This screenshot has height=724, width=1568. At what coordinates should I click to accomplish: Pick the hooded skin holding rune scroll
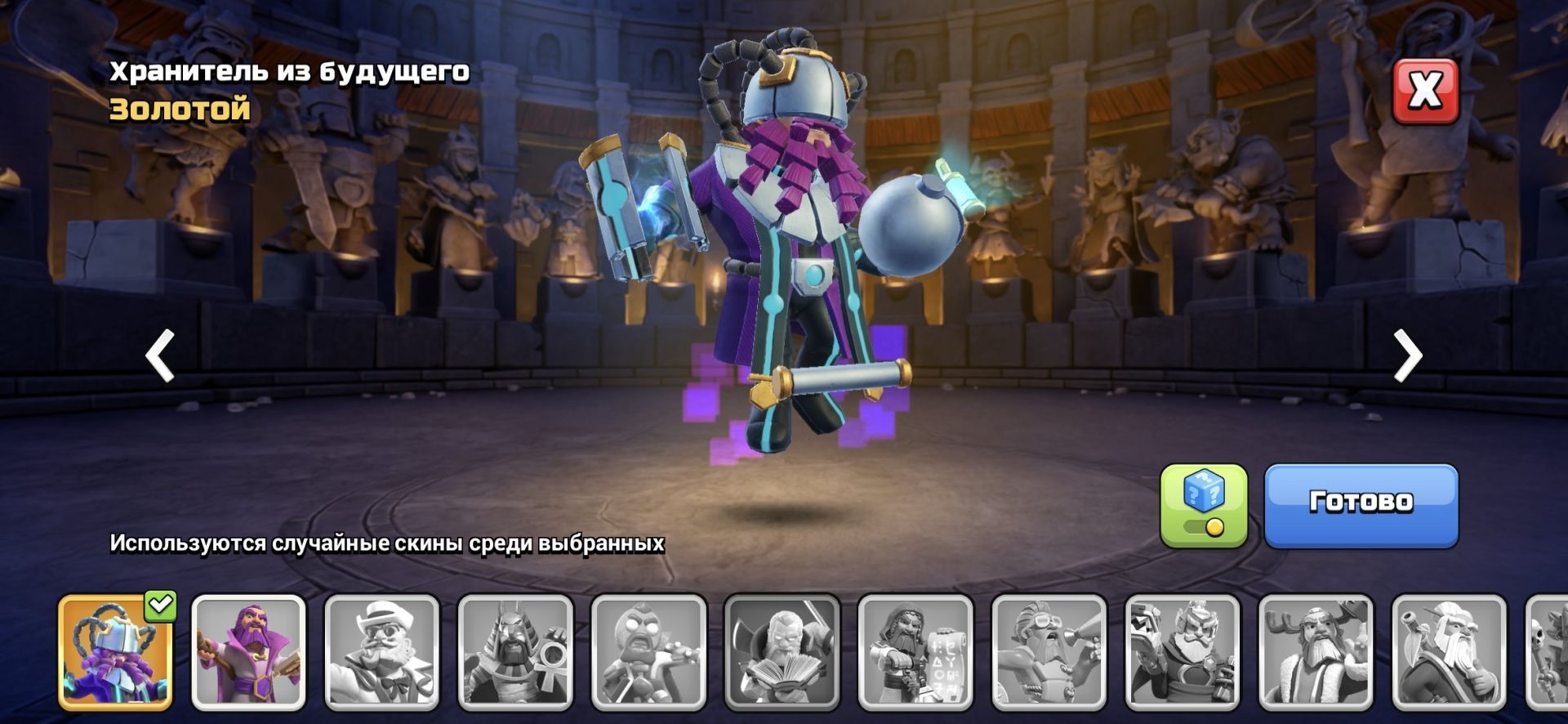click(x=915, y=651)
